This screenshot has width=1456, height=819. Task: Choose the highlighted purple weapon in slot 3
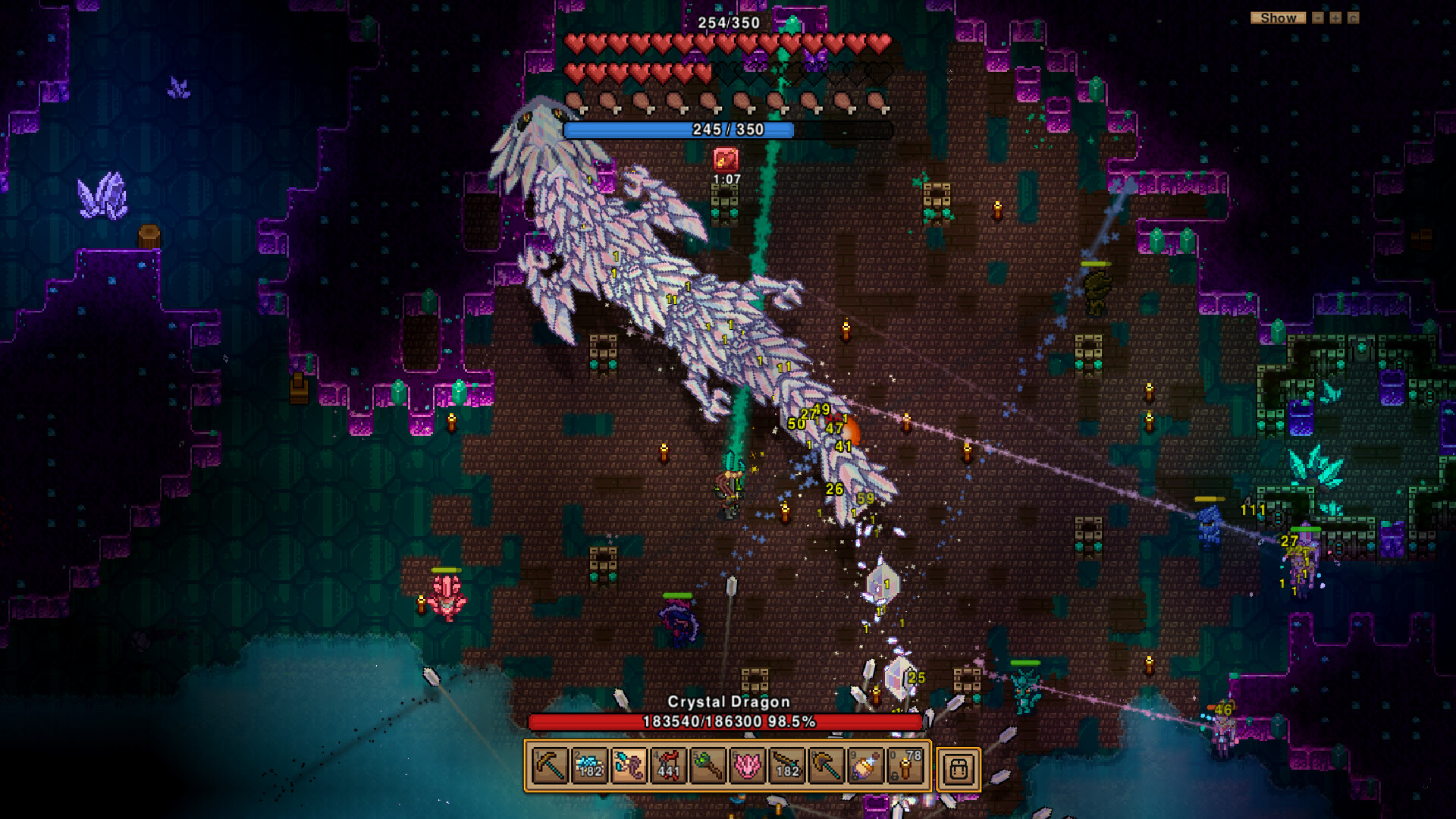[x=629, y=767]
